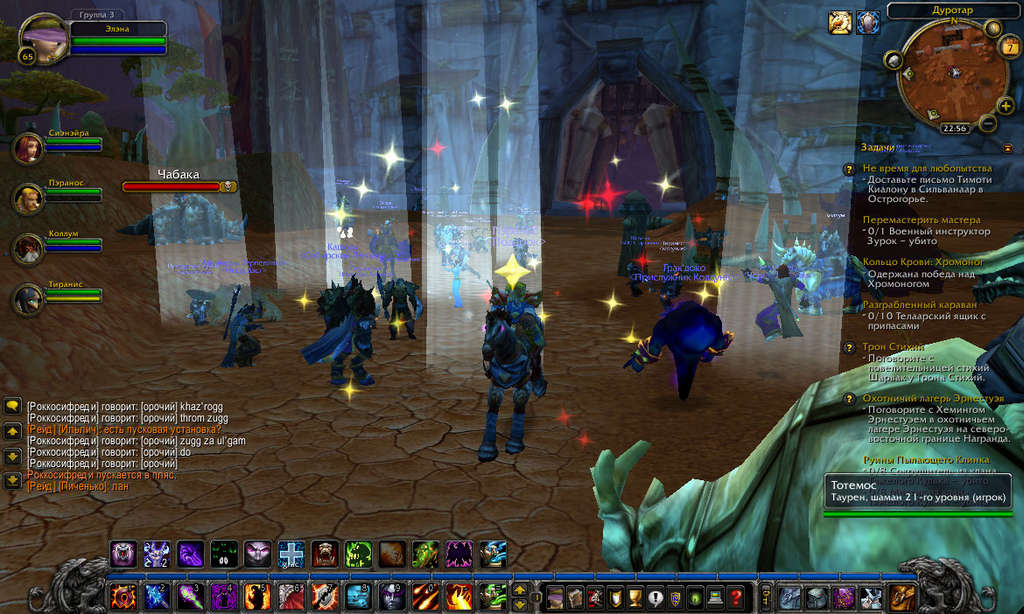Open the calendar button showing 7

1010,46
